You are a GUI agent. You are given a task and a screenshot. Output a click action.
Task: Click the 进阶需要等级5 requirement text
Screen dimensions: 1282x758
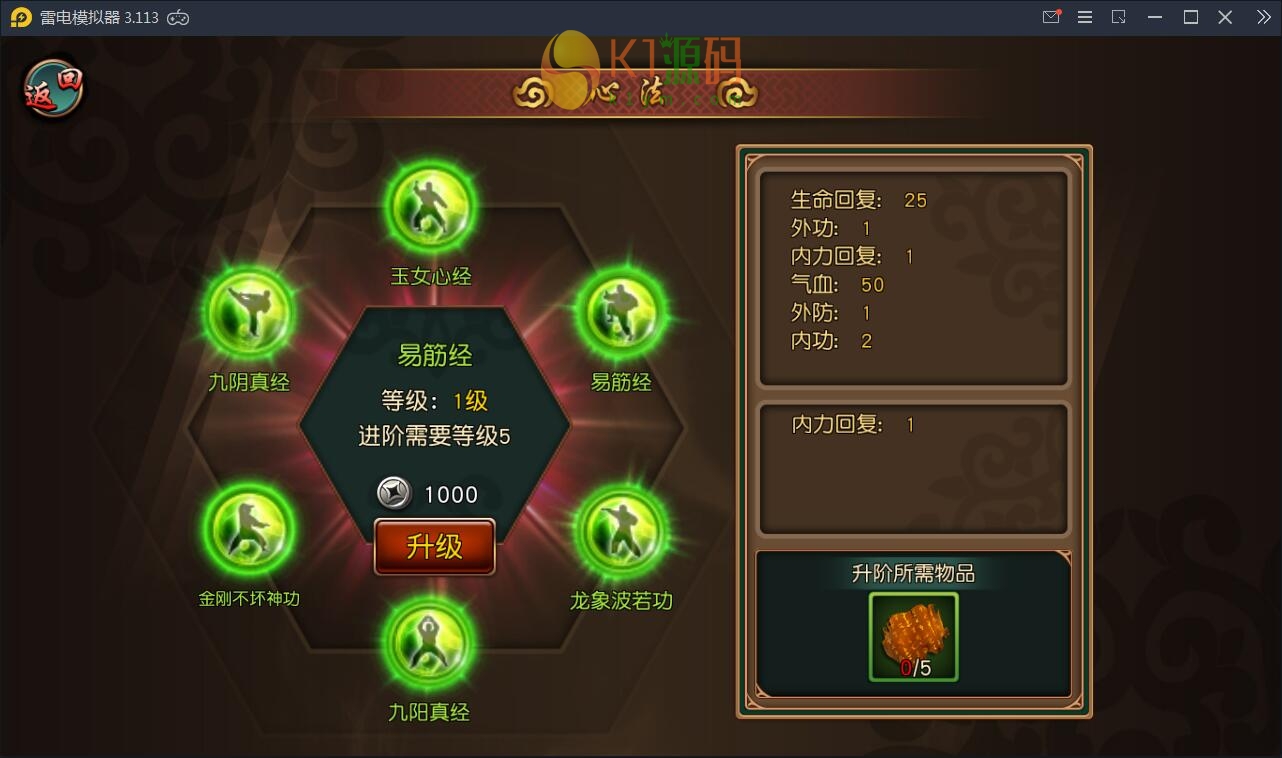(435, 435)
